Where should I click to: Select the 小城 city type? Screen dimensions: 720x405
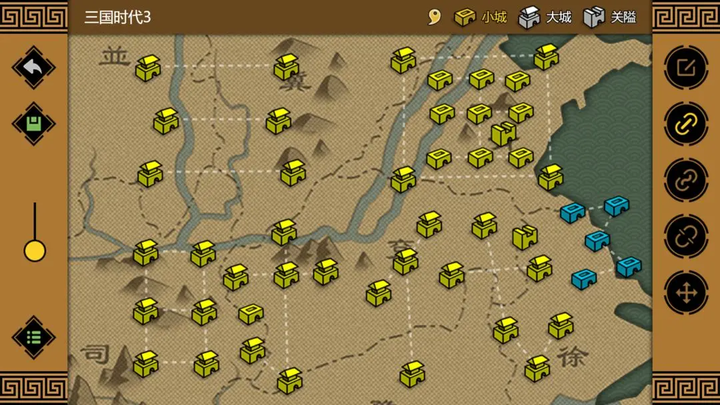point(481,17)
